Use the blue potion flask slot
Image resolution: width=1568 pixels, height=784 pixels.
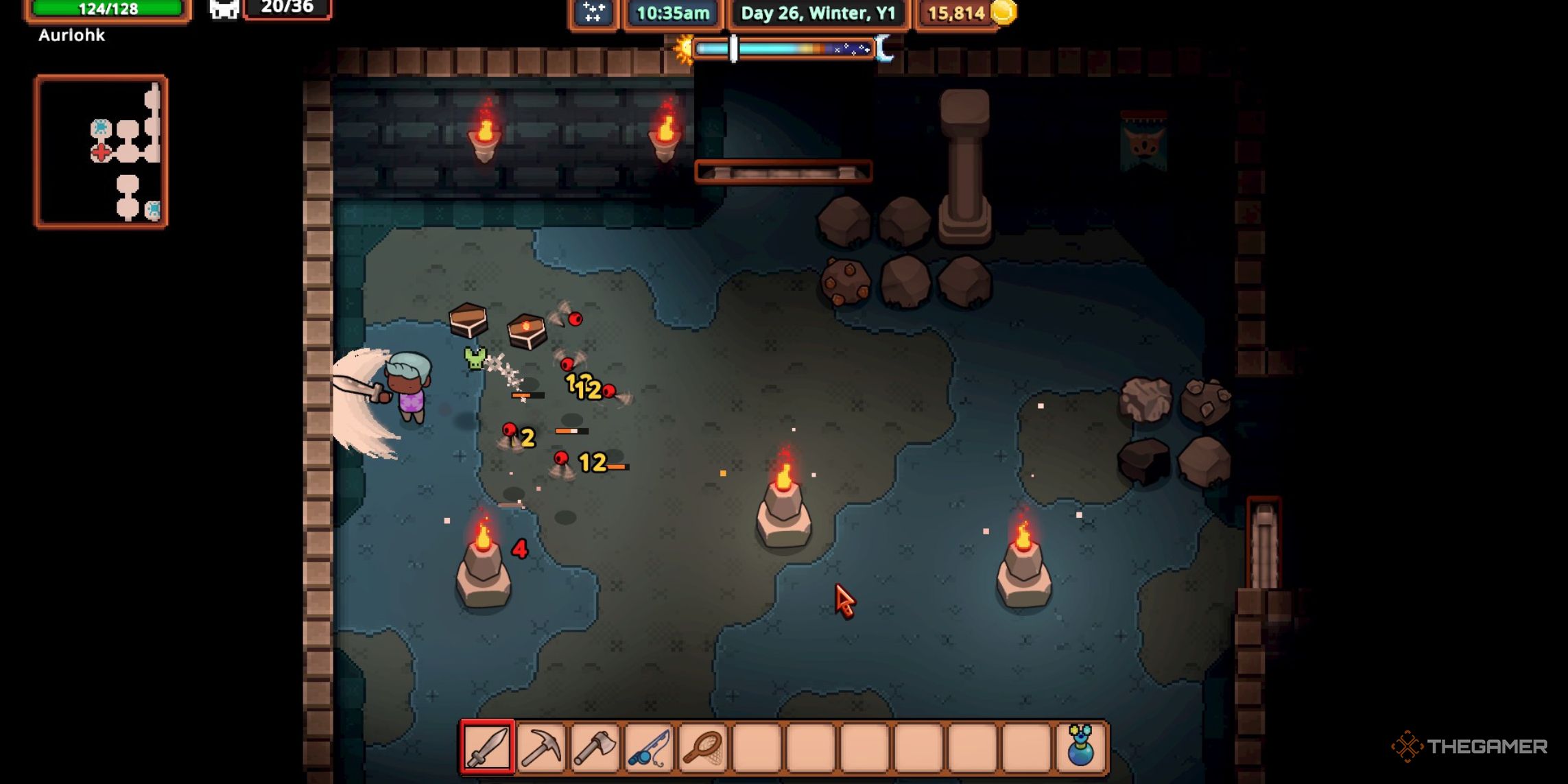tap(1080, 746)
